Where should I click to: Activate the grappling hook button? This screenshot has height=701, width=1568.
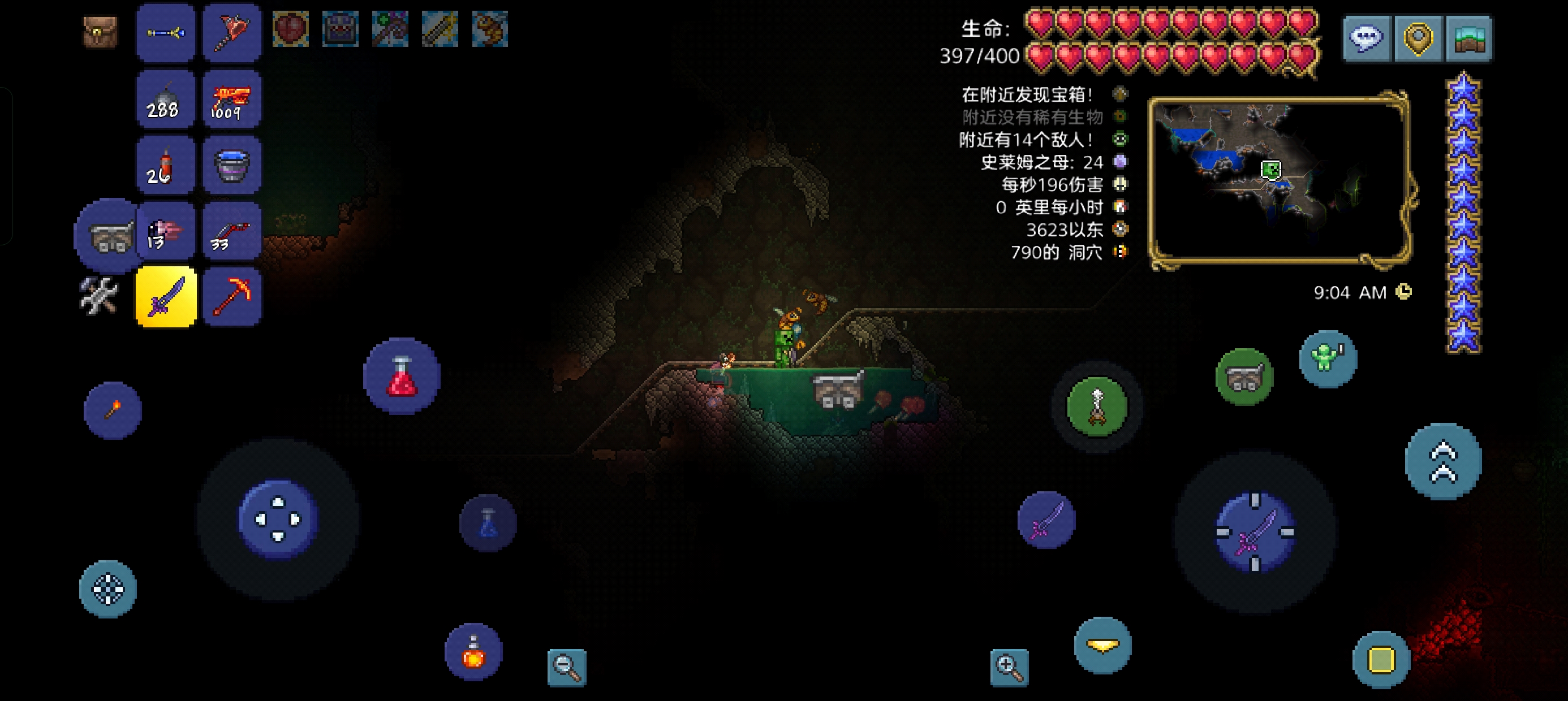(1097, 406)
